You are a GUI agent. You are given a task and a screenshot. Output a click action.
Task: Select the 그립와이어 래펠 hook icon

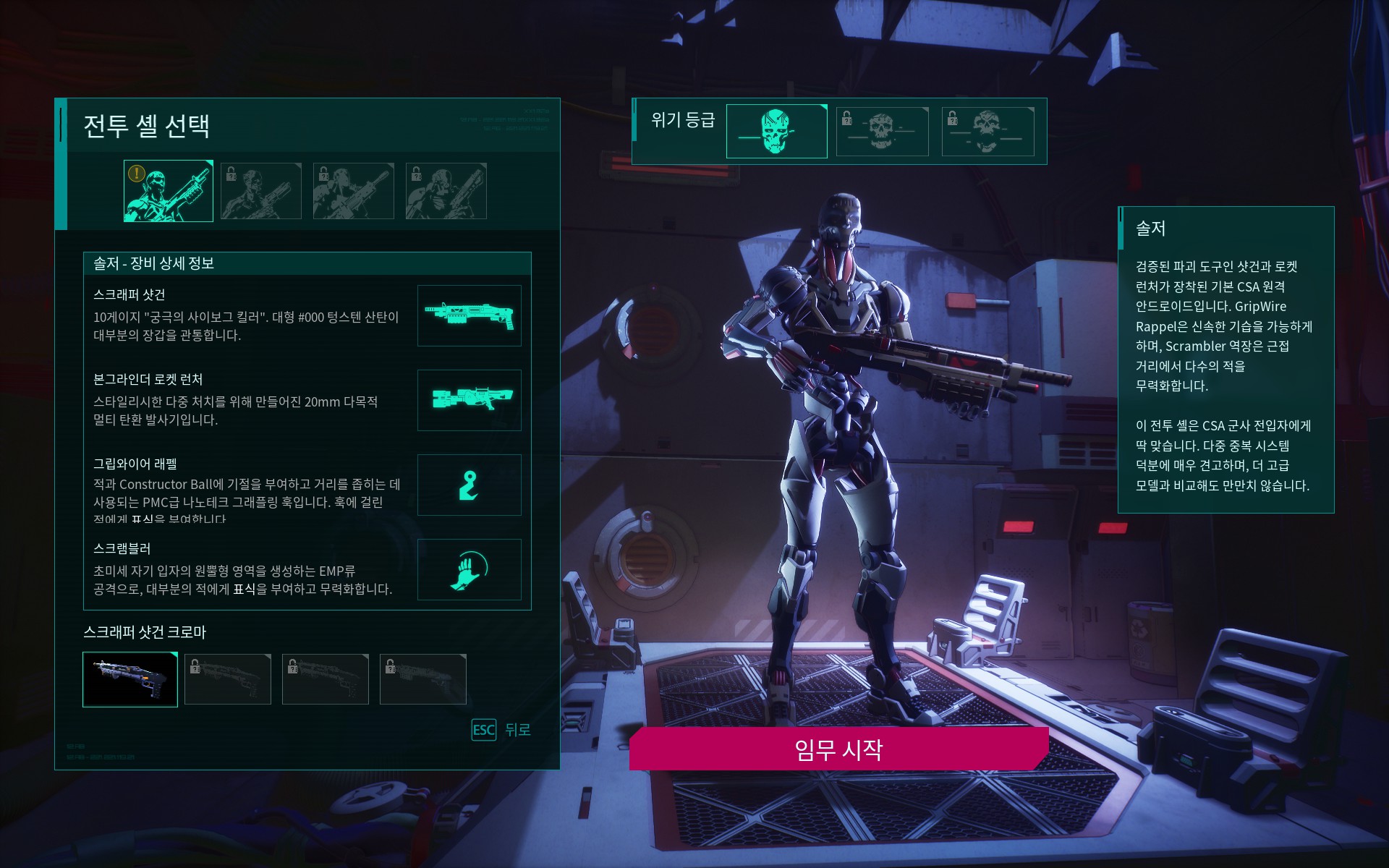(x=469, y=485)
